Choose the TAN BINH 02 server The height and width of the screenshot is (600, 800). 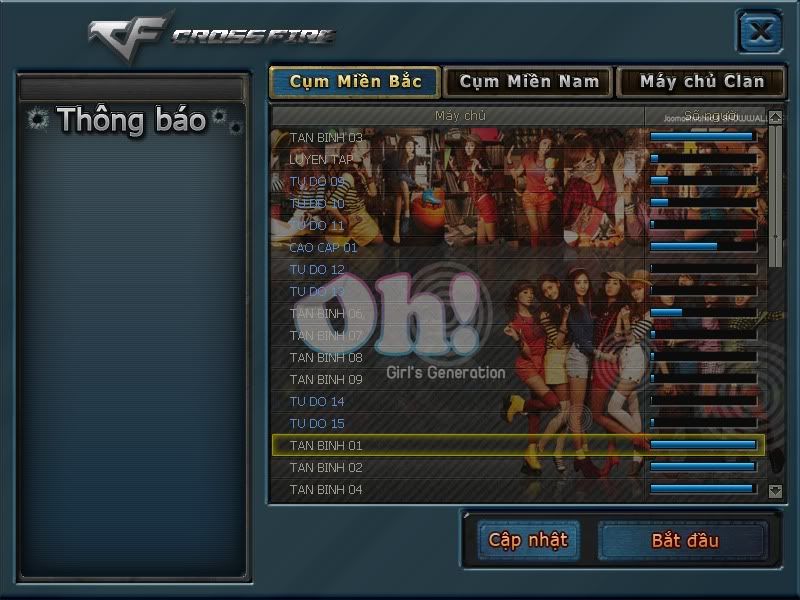[x=326, y=467]
